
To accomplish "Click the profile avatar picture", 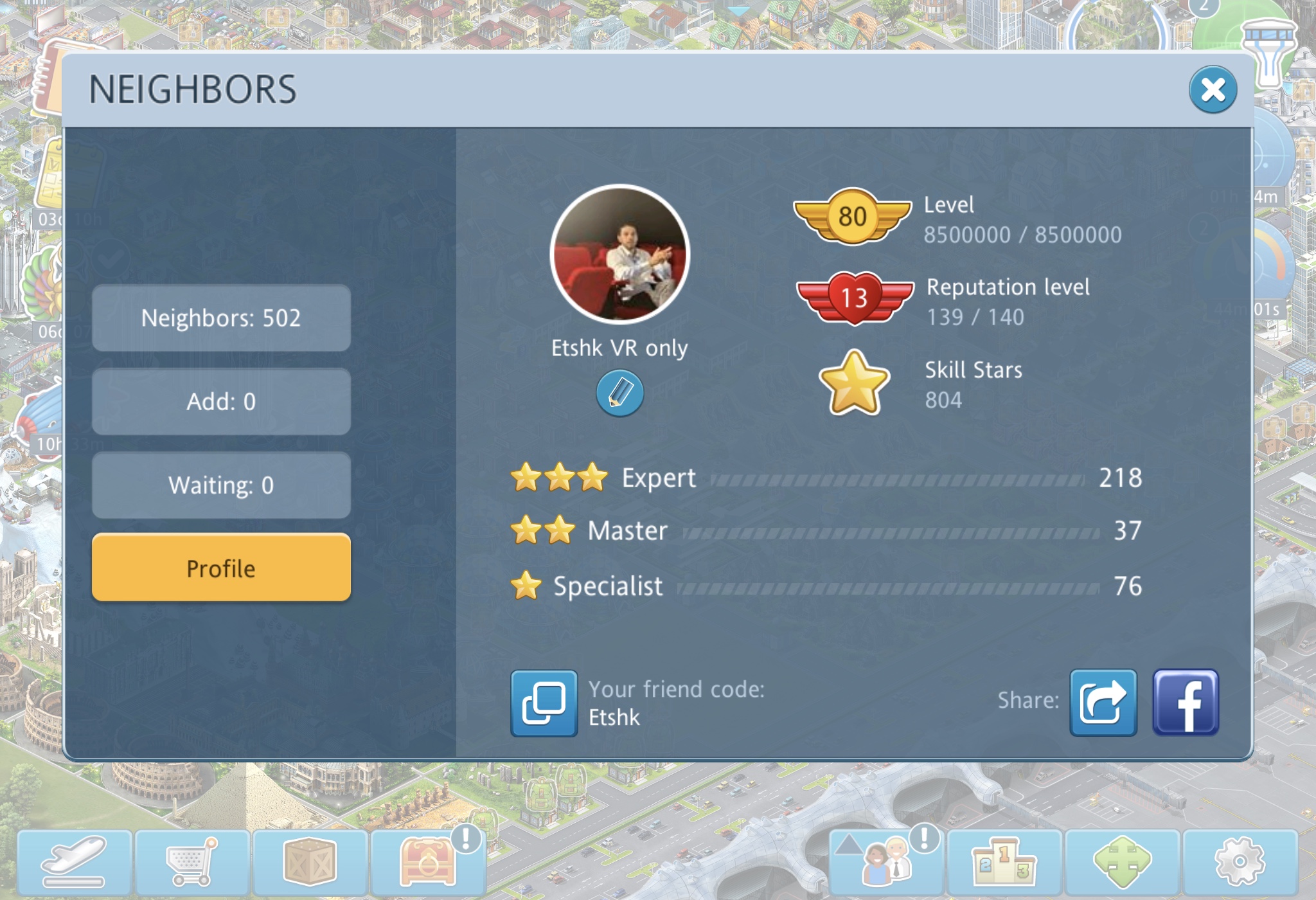I will (619, 255).
